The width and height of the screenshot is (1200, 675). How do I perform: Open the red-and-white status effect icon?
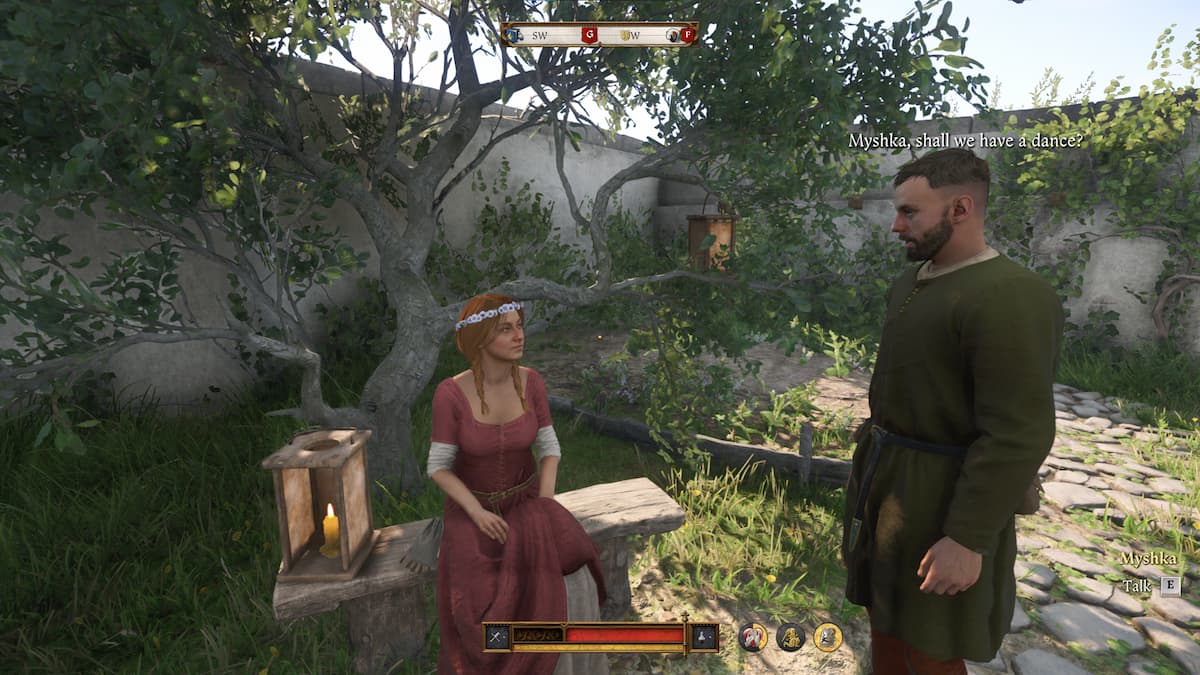pos(753,637)
